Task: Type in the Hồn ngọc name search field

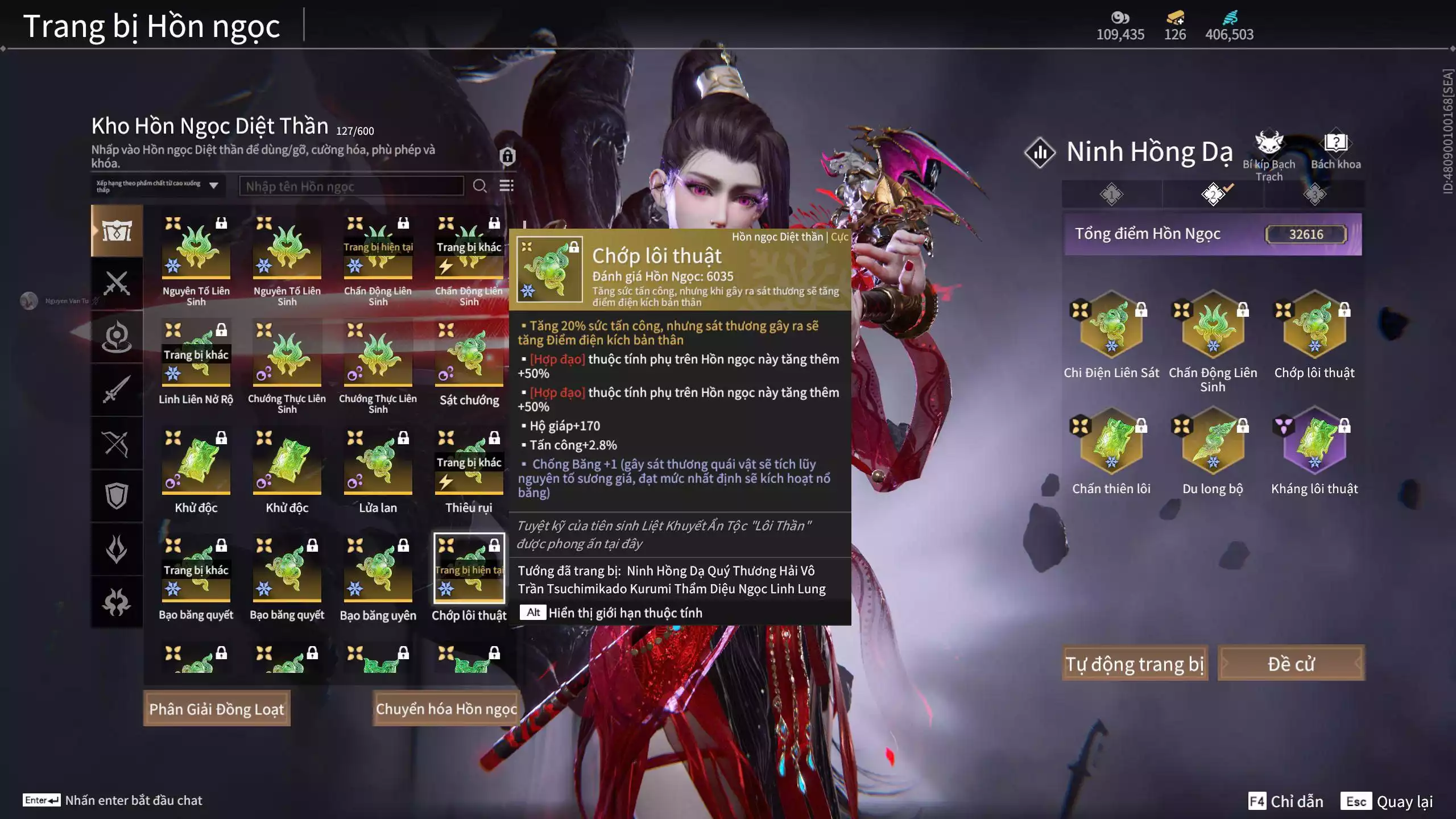Action: tap(351, 187)
